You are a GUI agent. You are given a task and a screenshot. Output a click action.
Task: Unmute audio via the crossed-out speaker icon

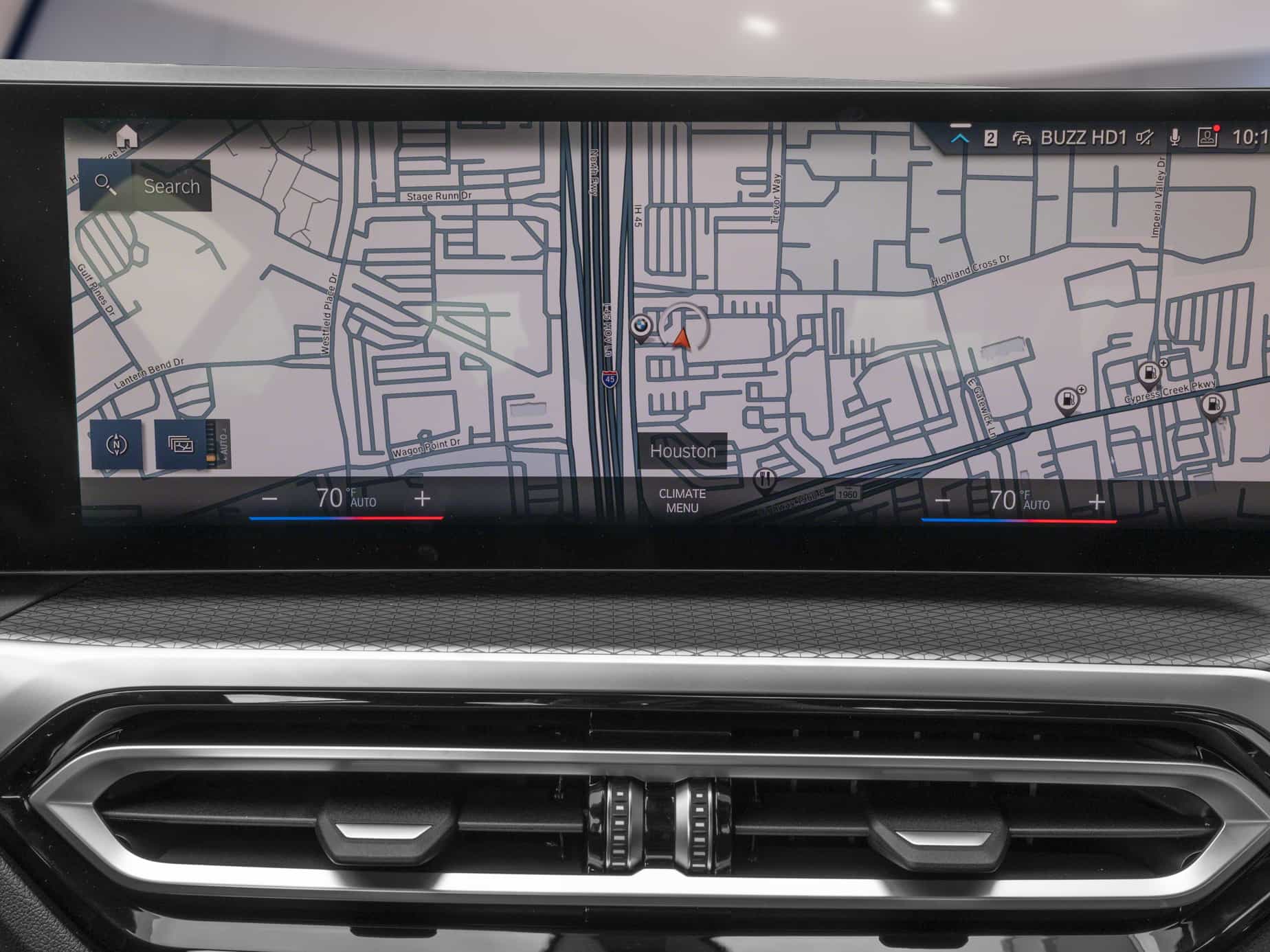pos(1143,136)
